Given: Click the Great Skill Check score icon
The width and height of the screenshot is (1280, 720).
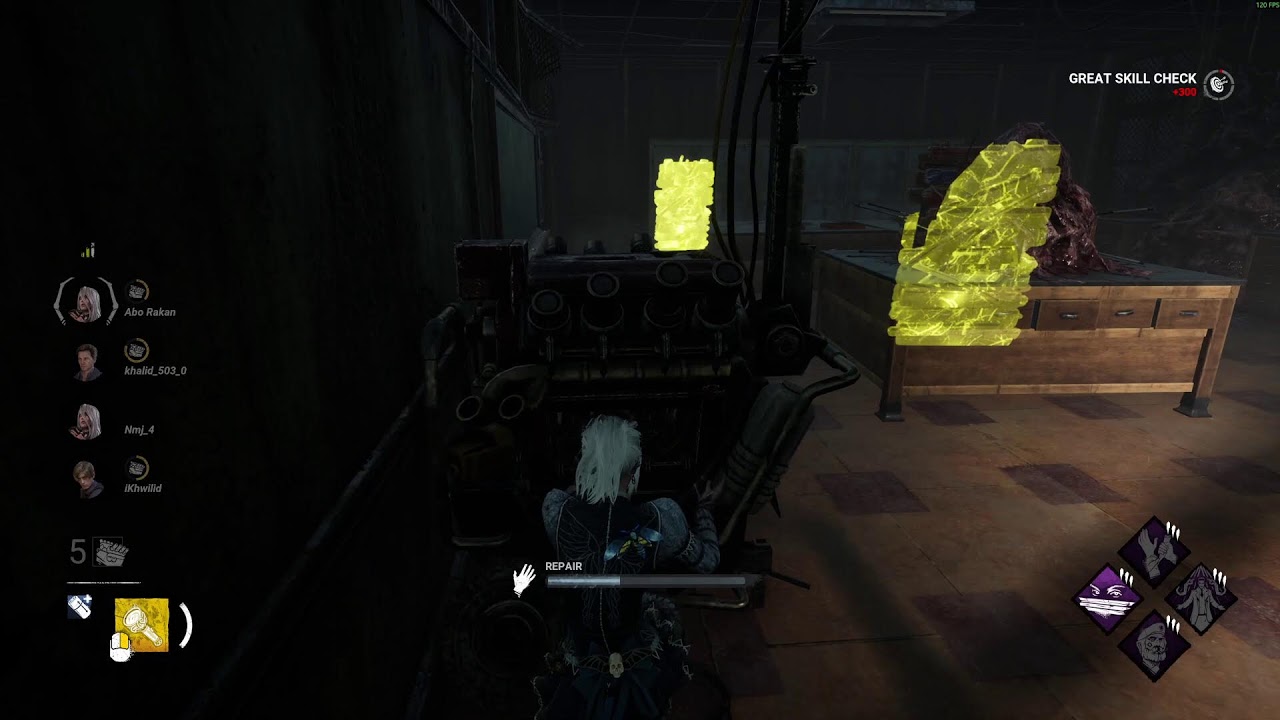Looking at the screenshot, I should [1218, 85].
